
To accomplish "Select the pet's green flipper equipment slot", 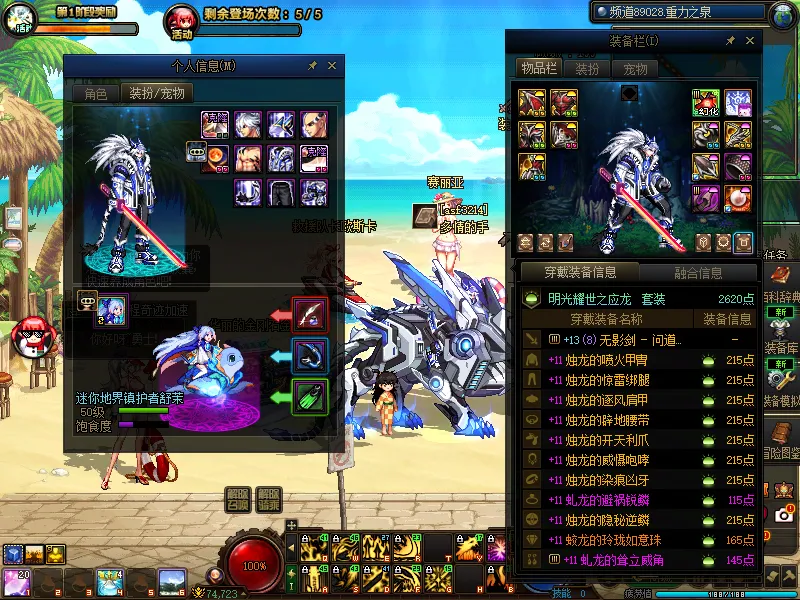I will 310,396.
